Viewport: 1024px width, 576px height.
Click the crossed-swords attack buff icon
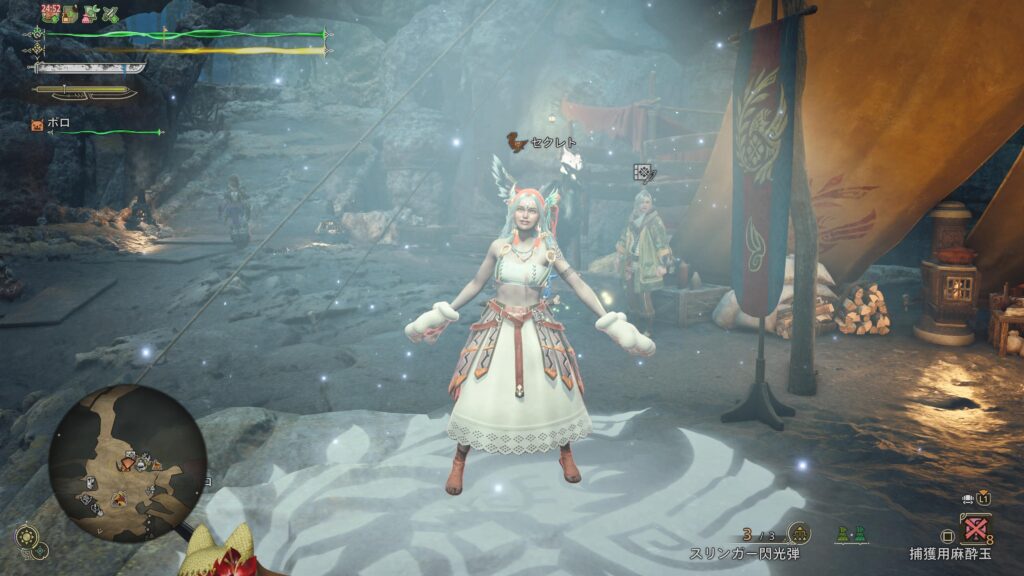(110, 14)
